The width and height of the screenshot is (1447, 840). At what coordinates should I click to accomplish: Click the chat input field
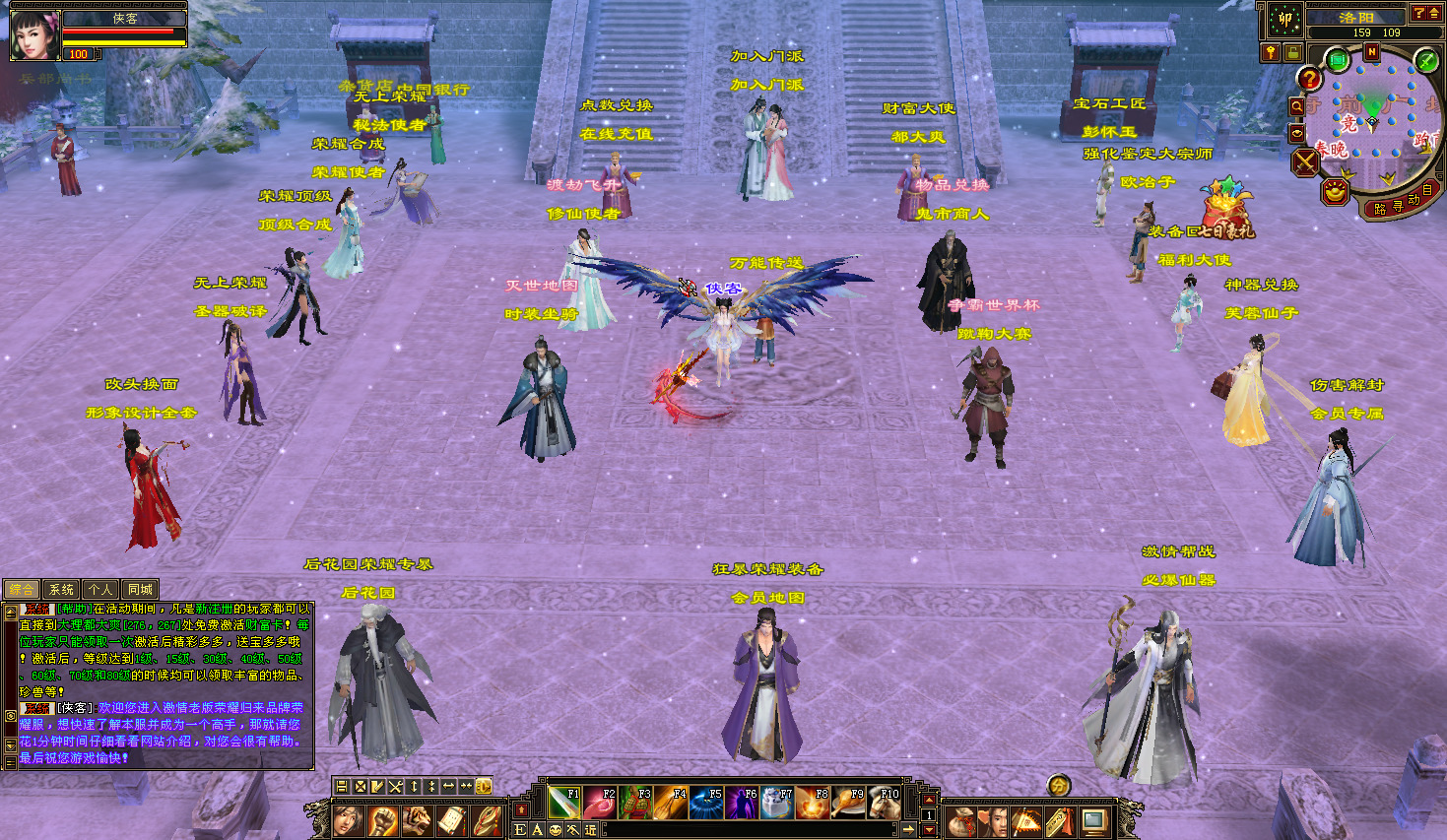pyautogui.click(x=749, y=830)
